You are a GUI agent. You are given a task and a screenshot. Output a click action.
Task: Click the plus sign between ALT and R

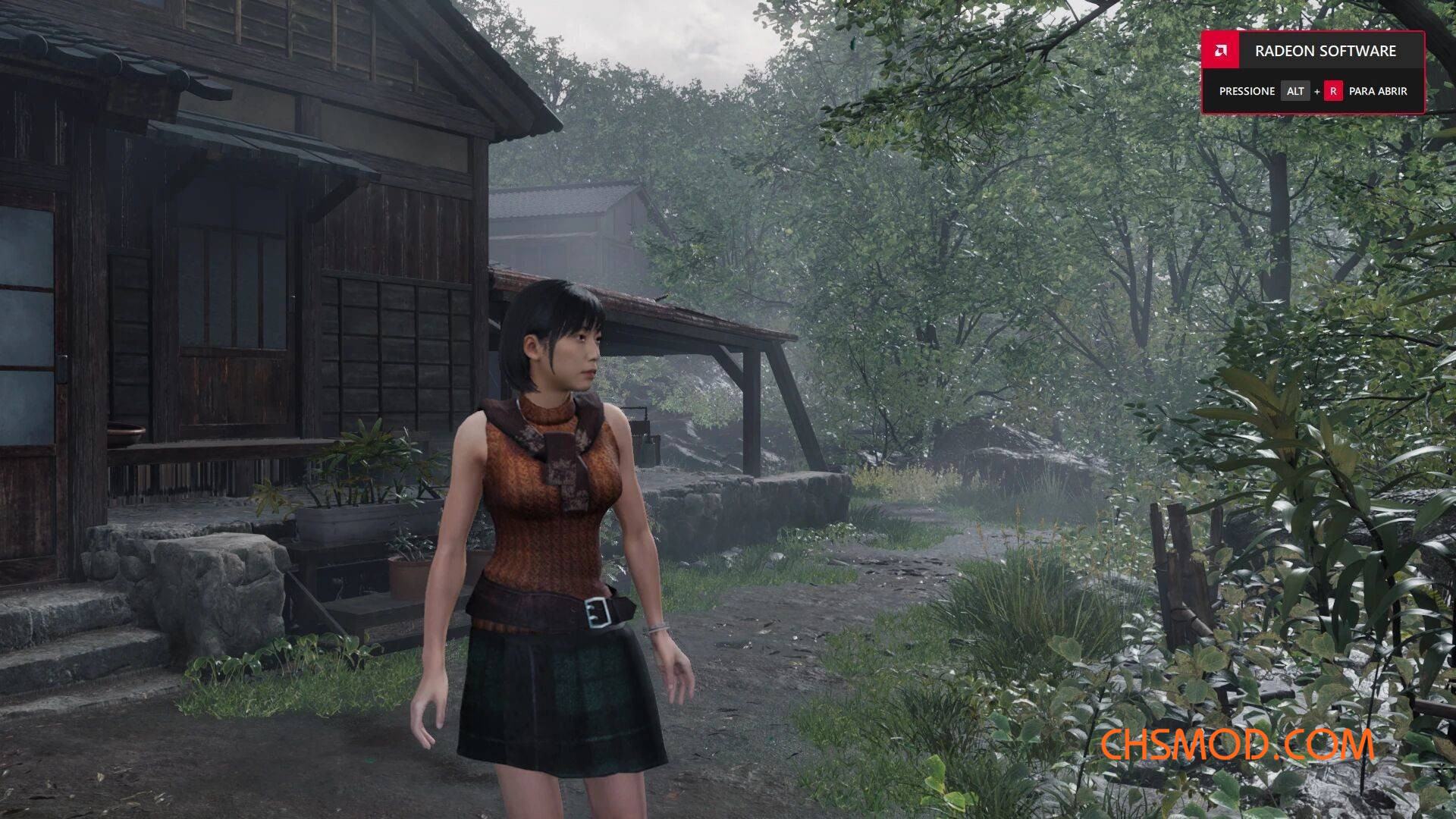pyautogui.click(x=1318, y=91)
